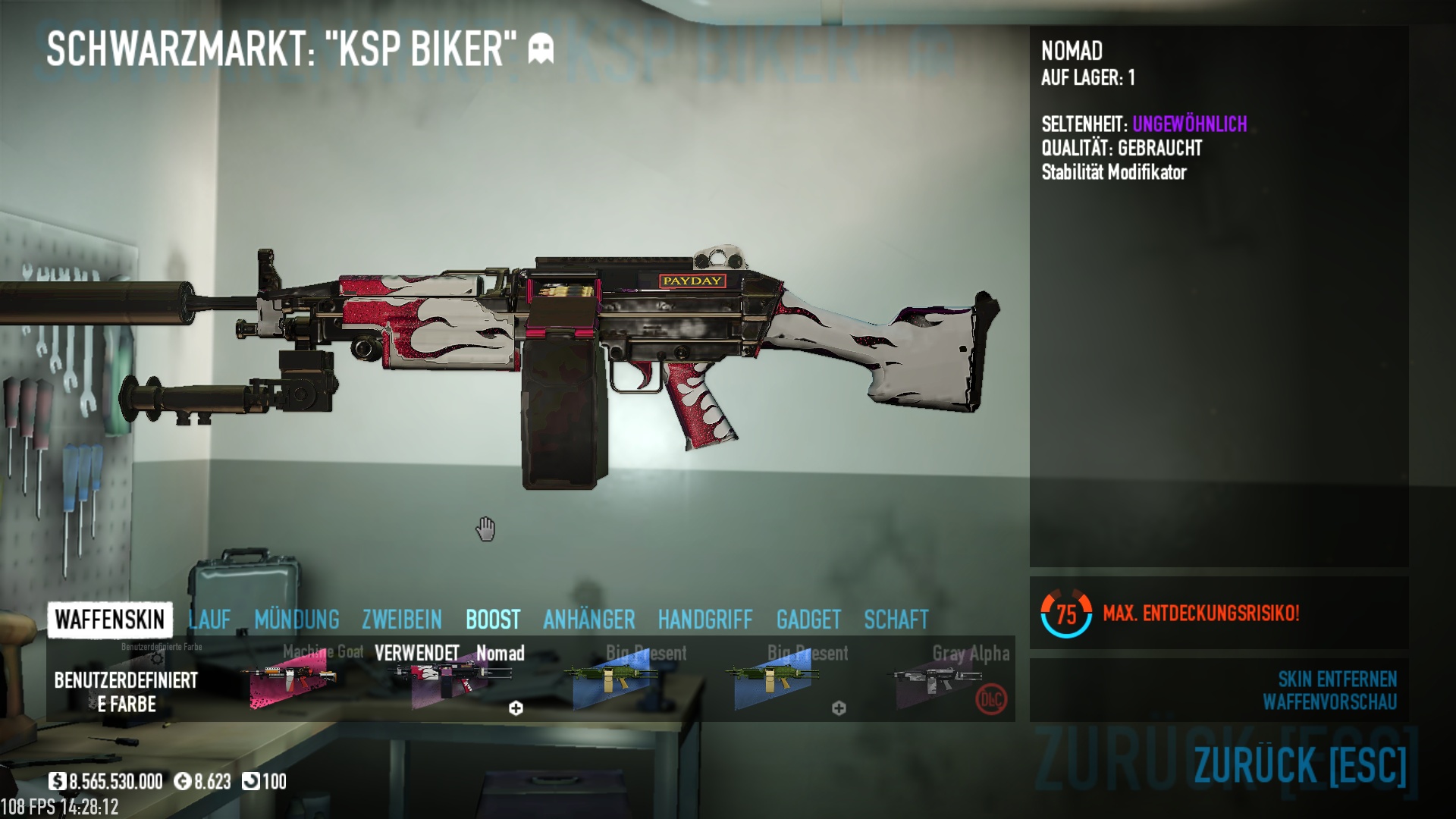The width and height of the screenshot is (1456, 819).
Task: Select the Mündung tab
Action: point(297,620)
